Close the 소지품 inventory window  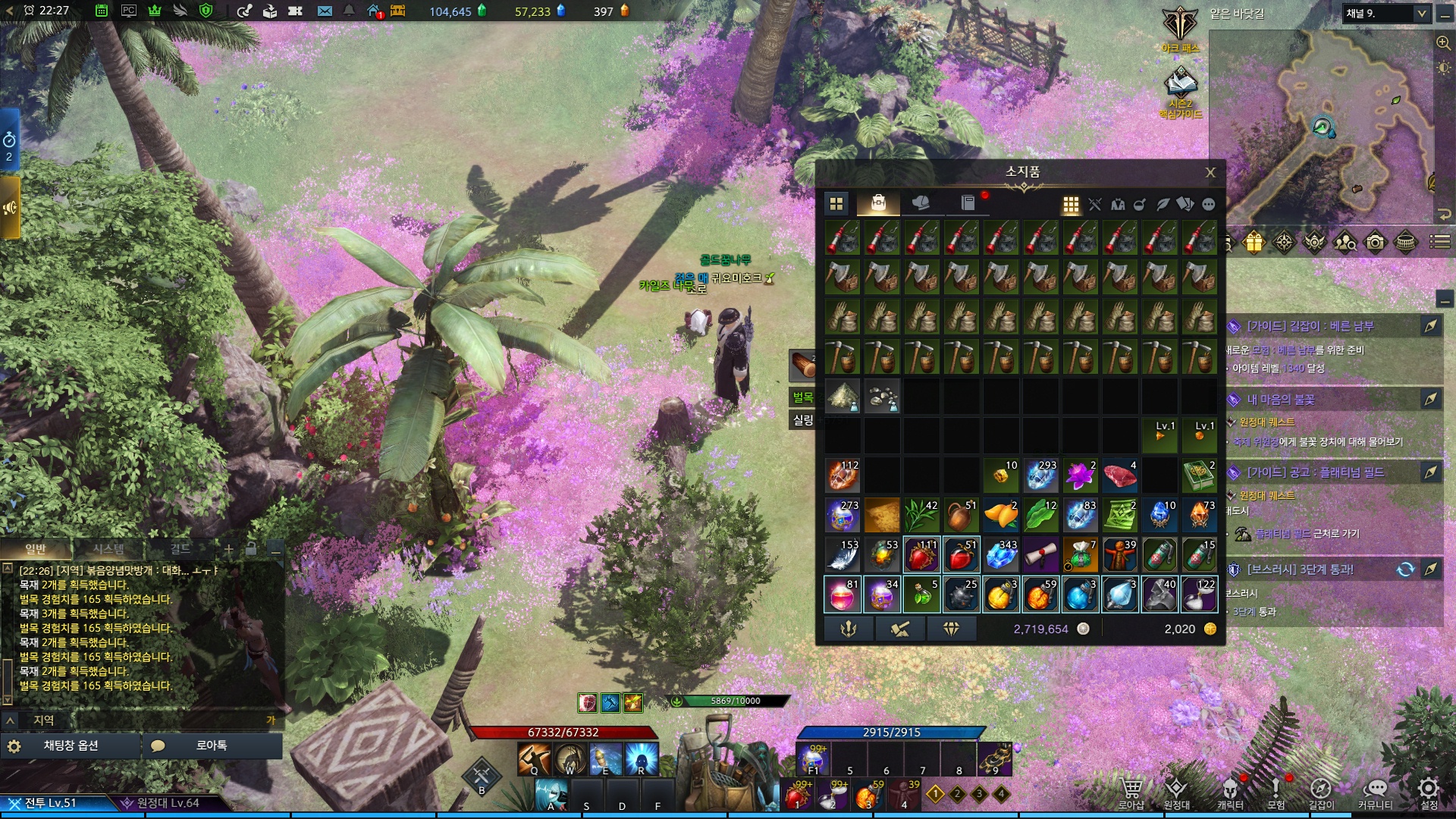1210,173
